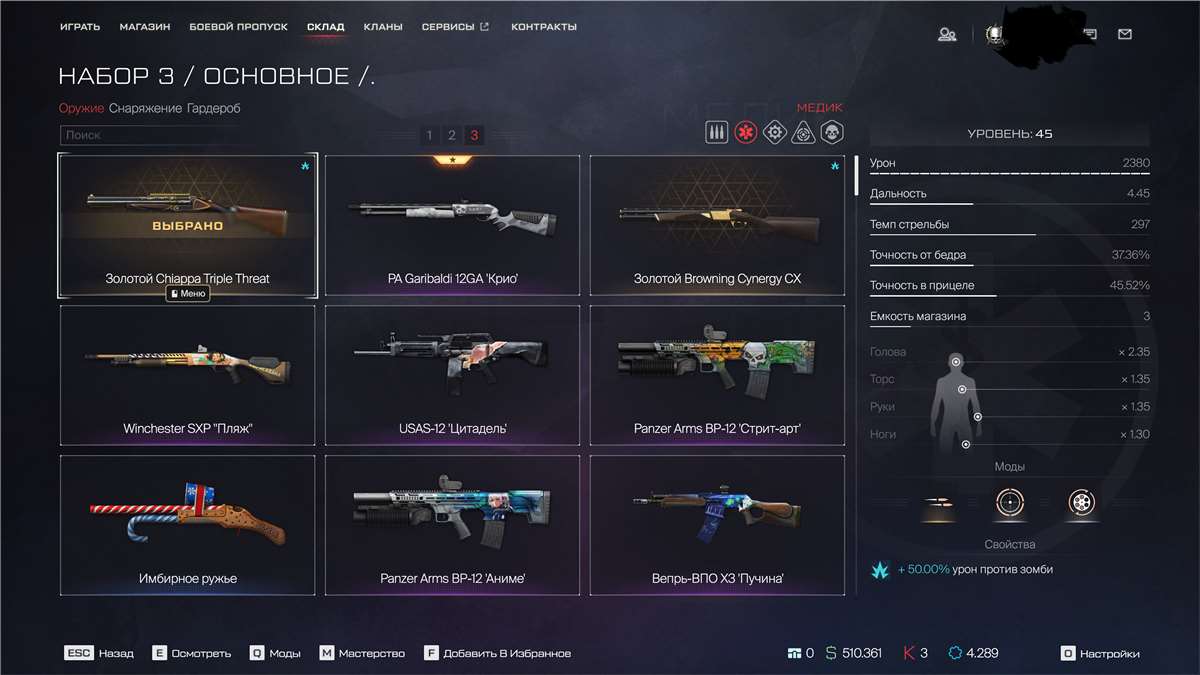
Task: Open the Боевой пропуск page
Action: click(238, 27)
